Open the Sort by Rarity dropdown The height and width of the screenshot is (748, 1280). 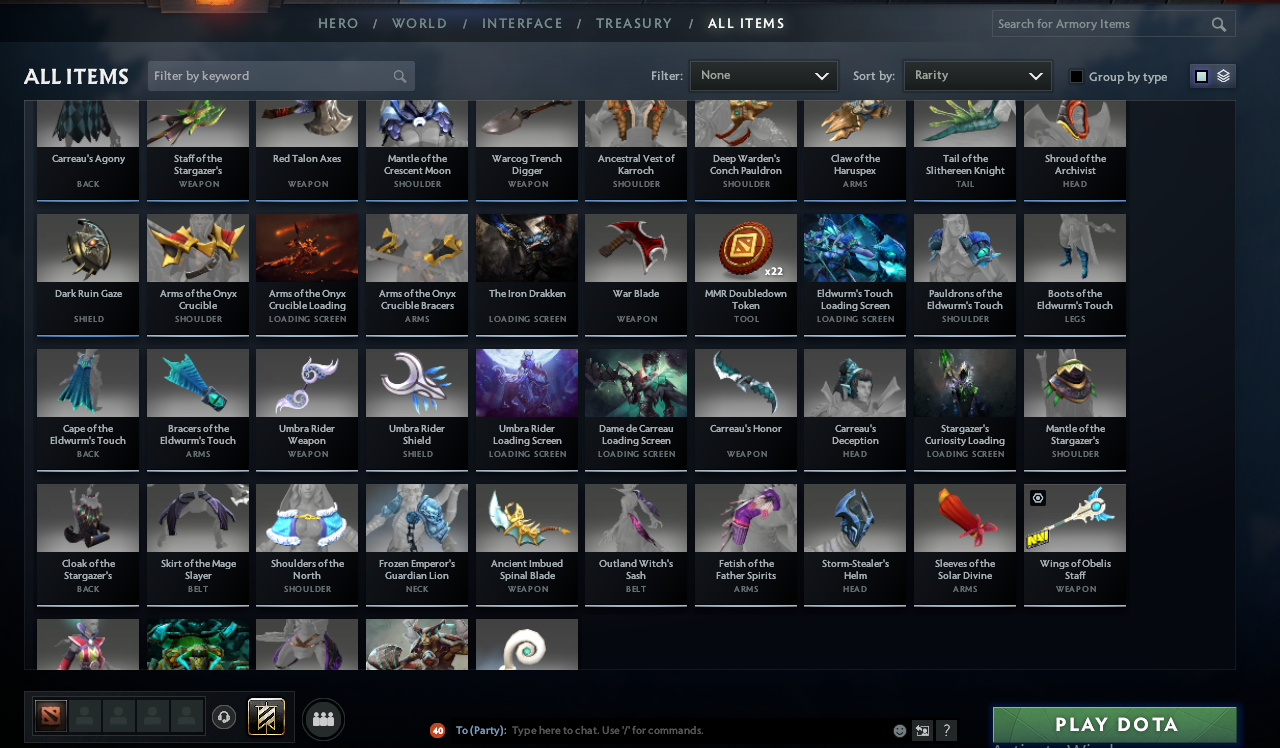coord(977,75)
